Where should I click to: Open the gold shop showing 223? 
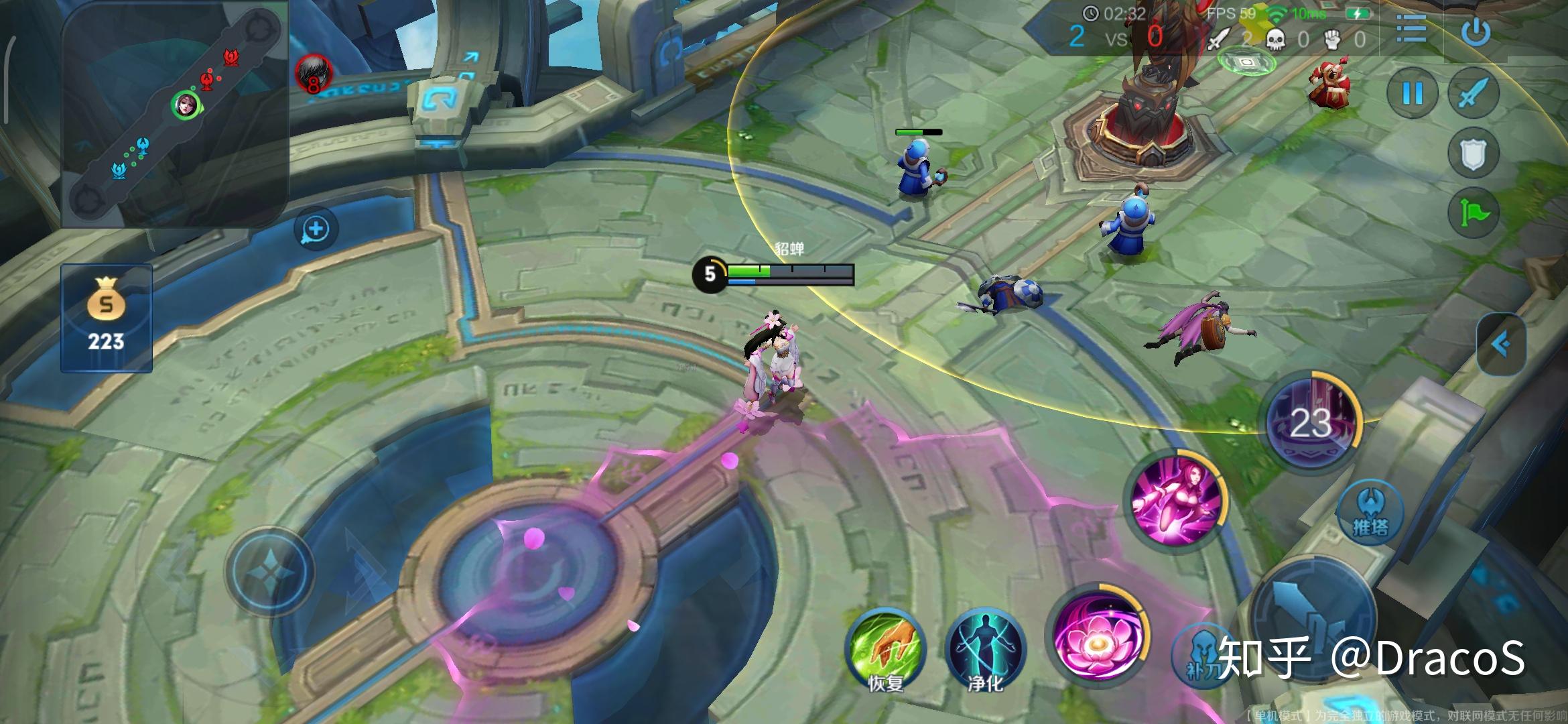point(107,318)
